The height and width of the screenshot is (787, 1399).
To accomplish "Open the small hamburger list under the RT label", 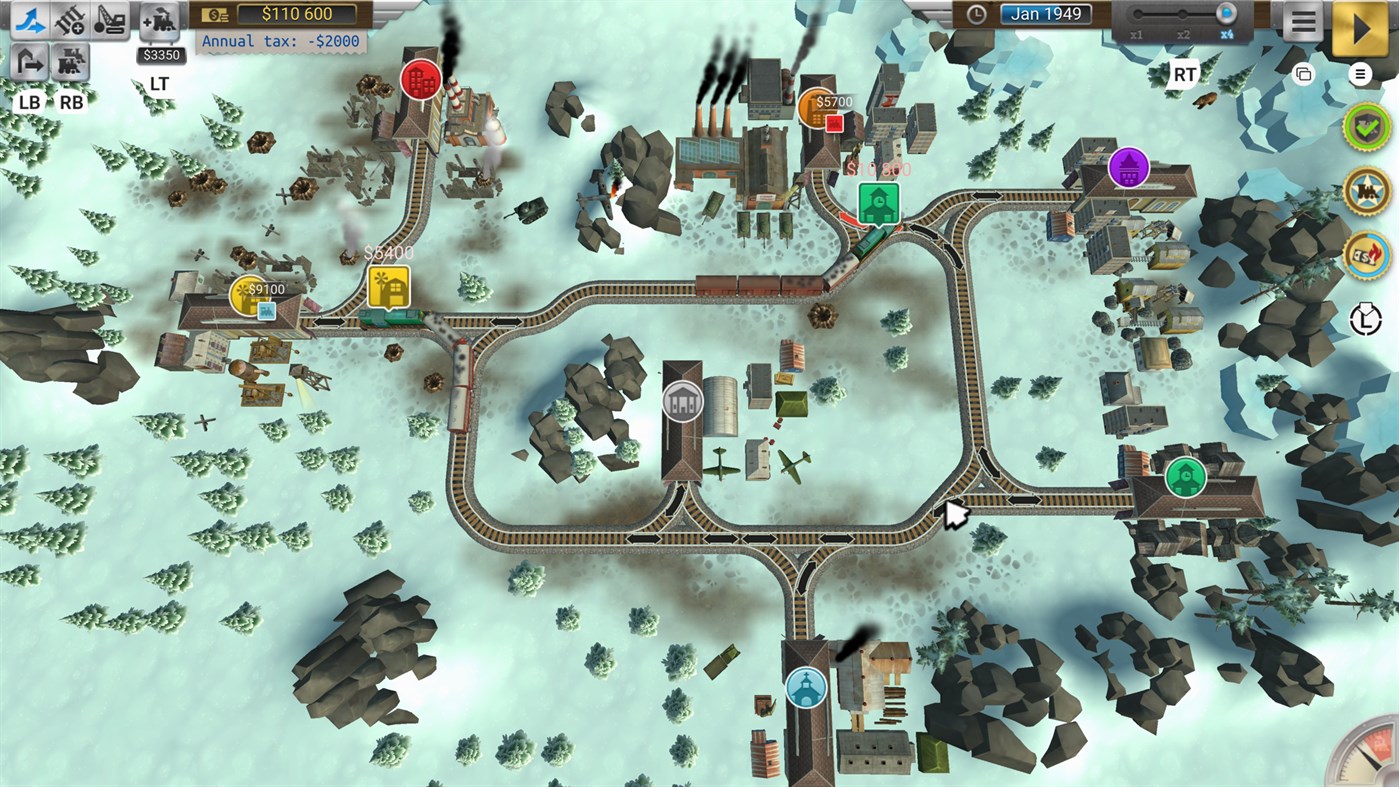I will point(1358,73).
